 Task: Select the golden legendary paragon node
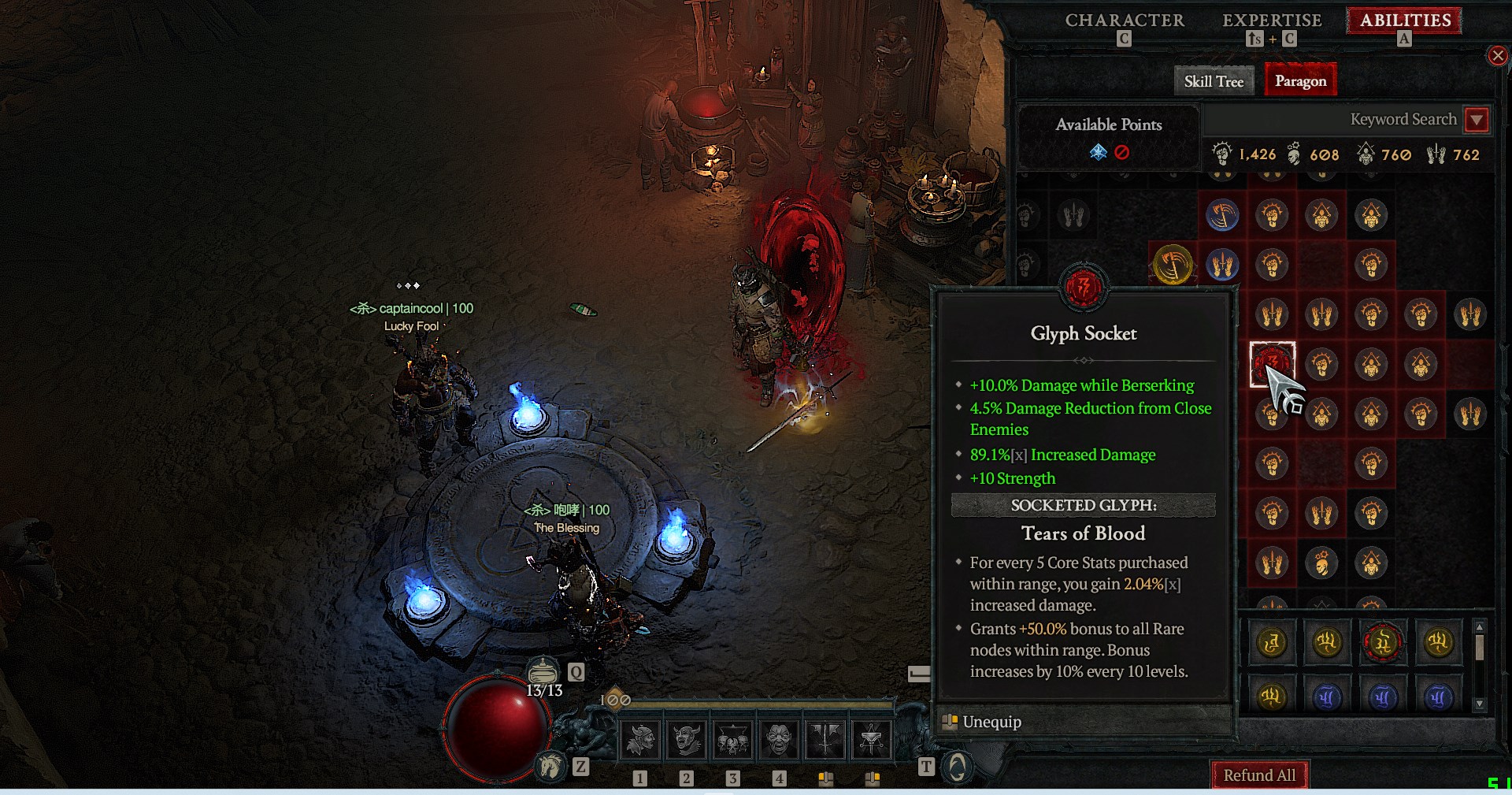tap(1173, 264)
